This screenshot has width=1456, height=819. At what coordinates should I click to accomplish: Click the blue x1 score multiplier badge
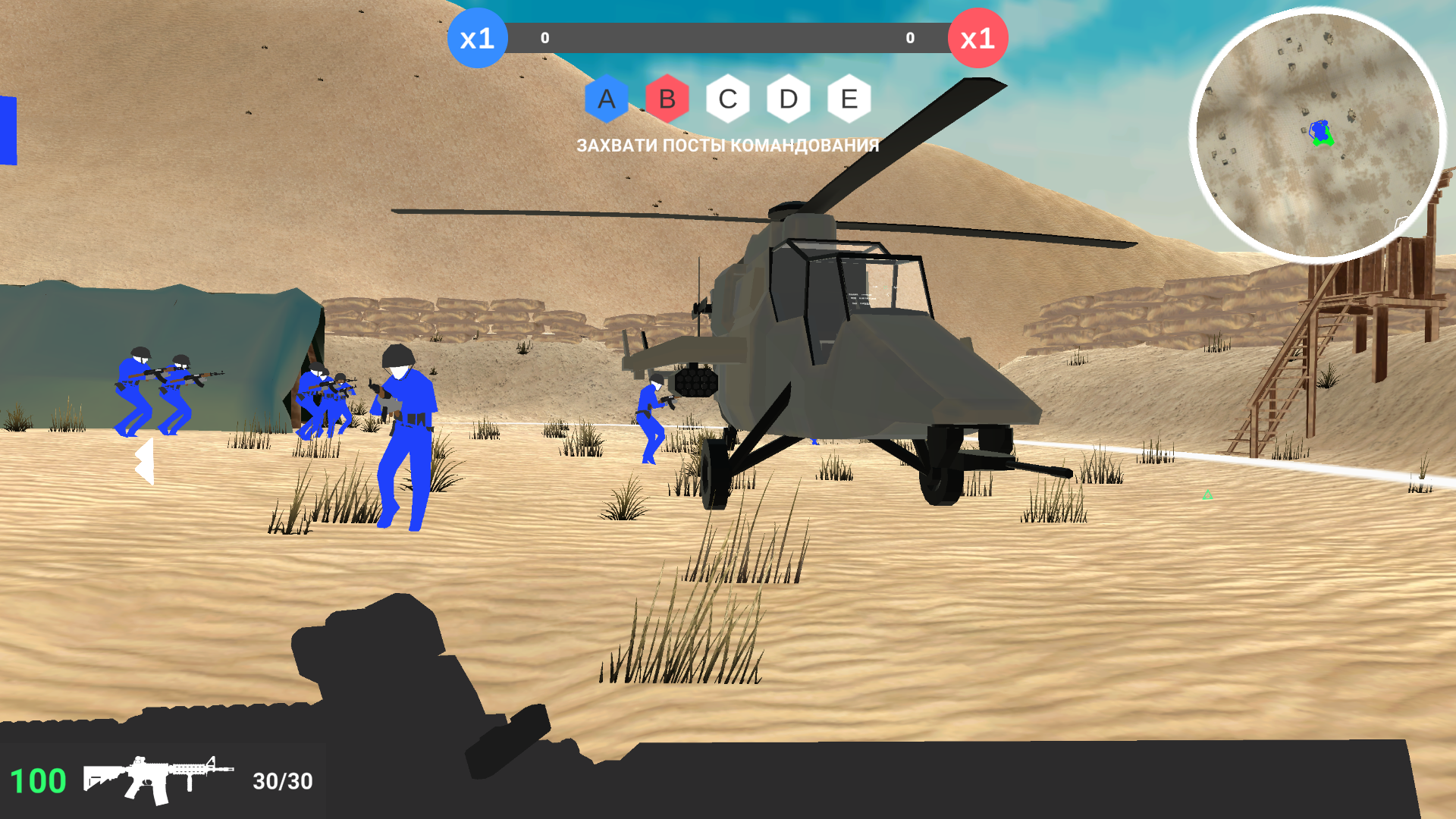coord(478,39)
